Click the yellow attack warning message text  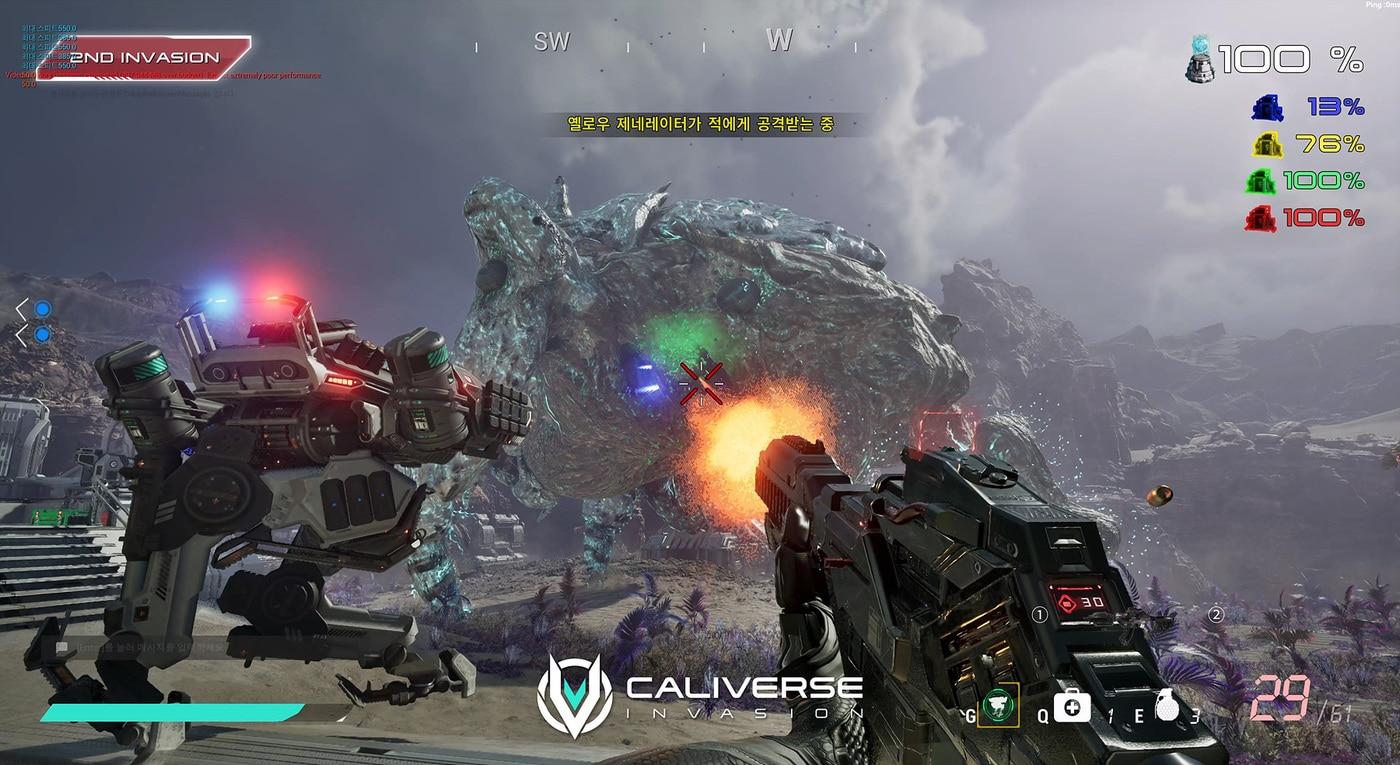pyautogui.click(x=700, y=122)
